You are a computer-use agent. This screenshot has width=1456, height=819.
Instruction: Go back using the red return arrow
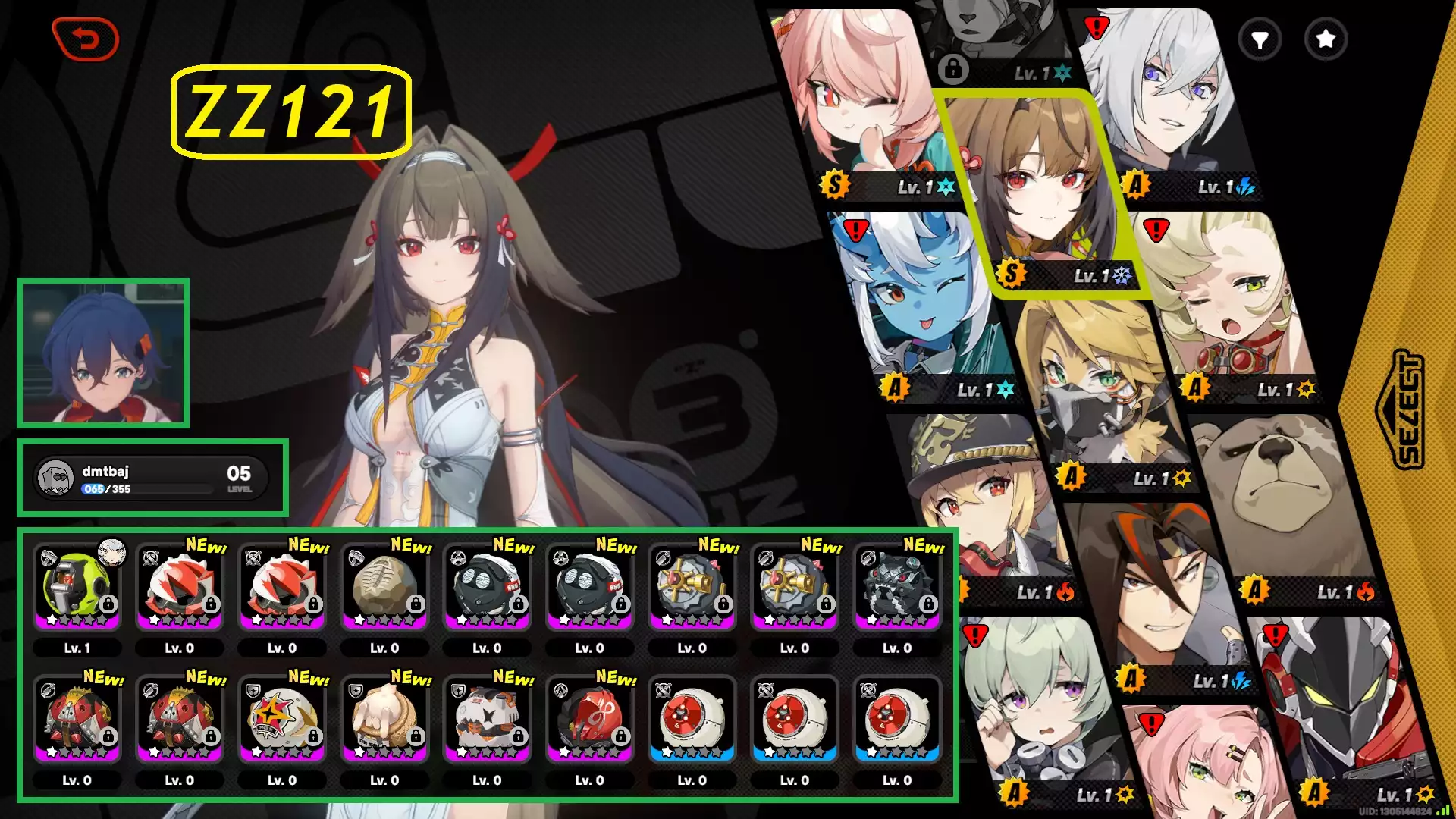pyautogui.click(x=86, y=39)
